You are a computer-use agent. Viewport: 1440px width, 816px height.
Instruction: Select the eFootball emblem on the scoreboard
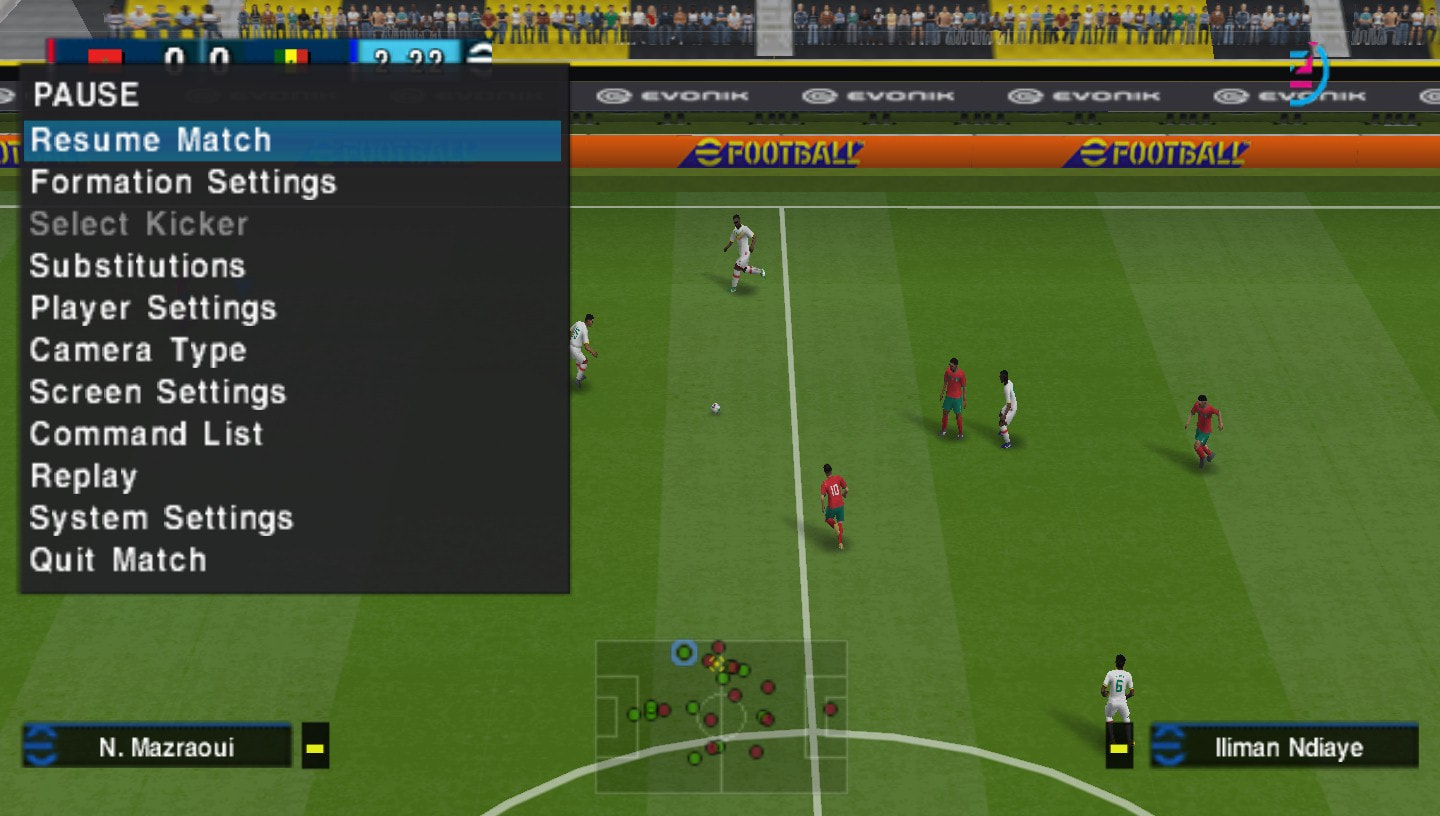click(x=481, y=55)
